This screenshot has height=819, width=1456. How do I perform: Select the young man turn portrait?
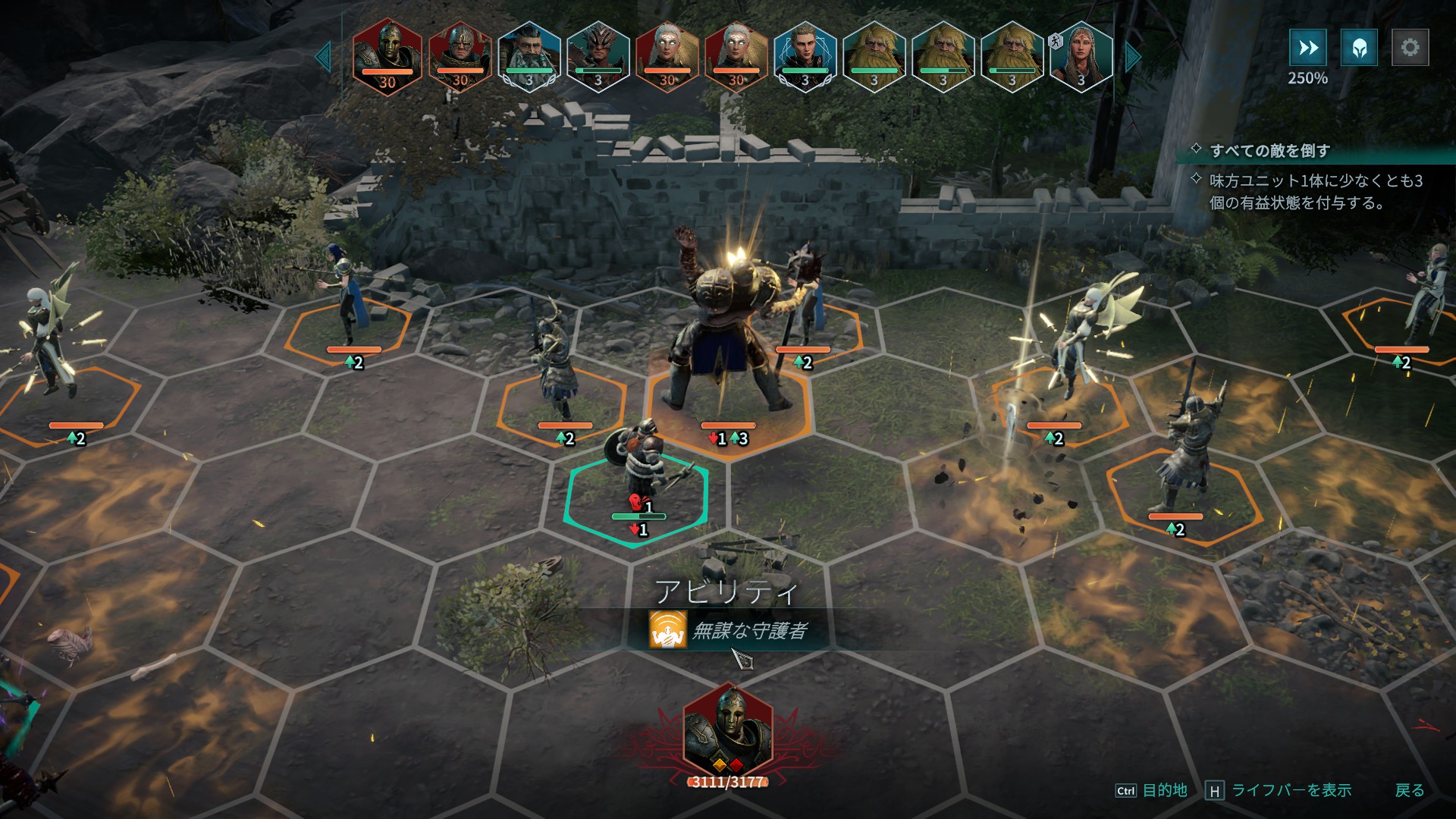coord(805,56)
